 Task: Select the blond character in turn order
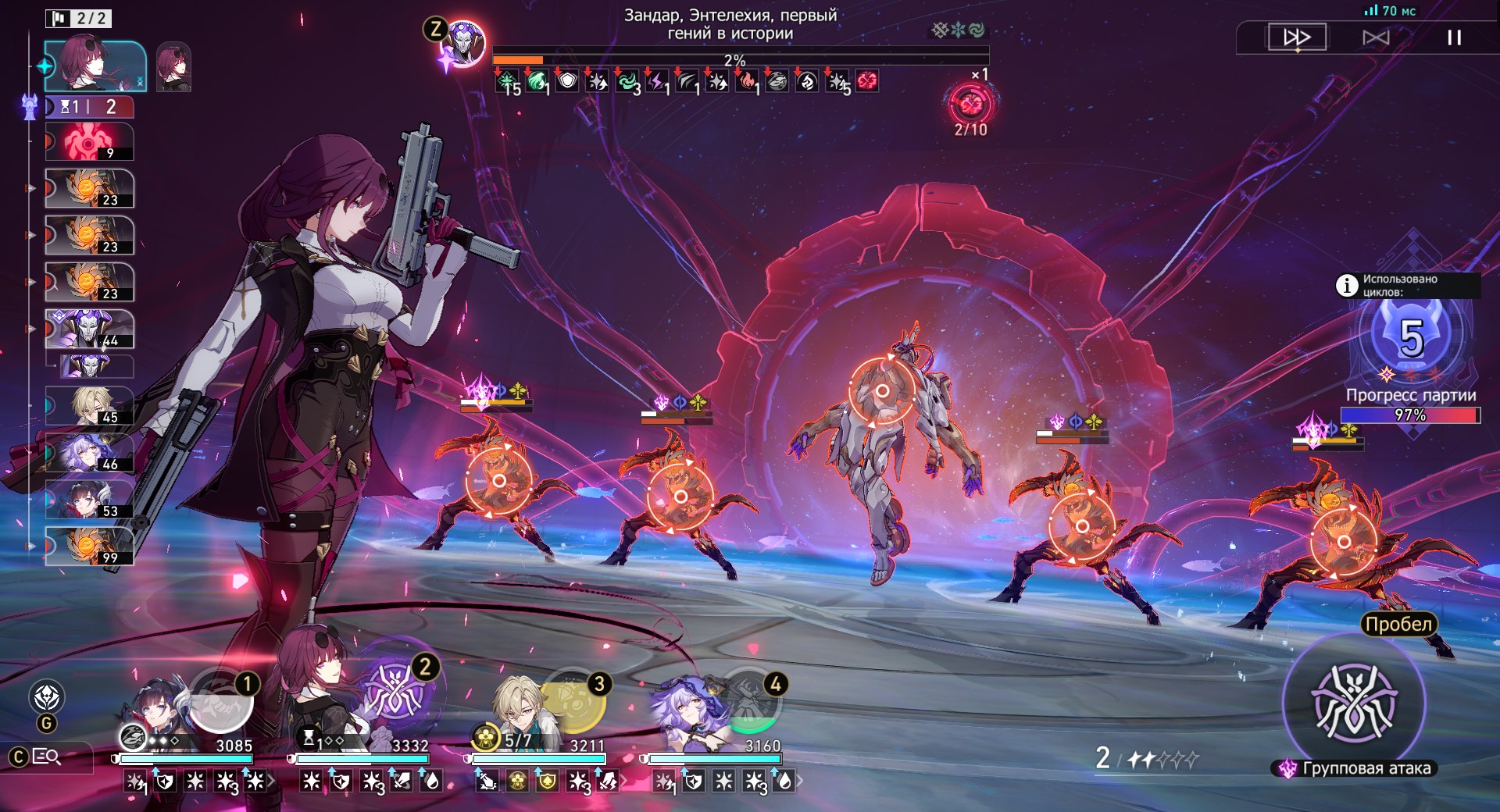click(x=89, y=406)
